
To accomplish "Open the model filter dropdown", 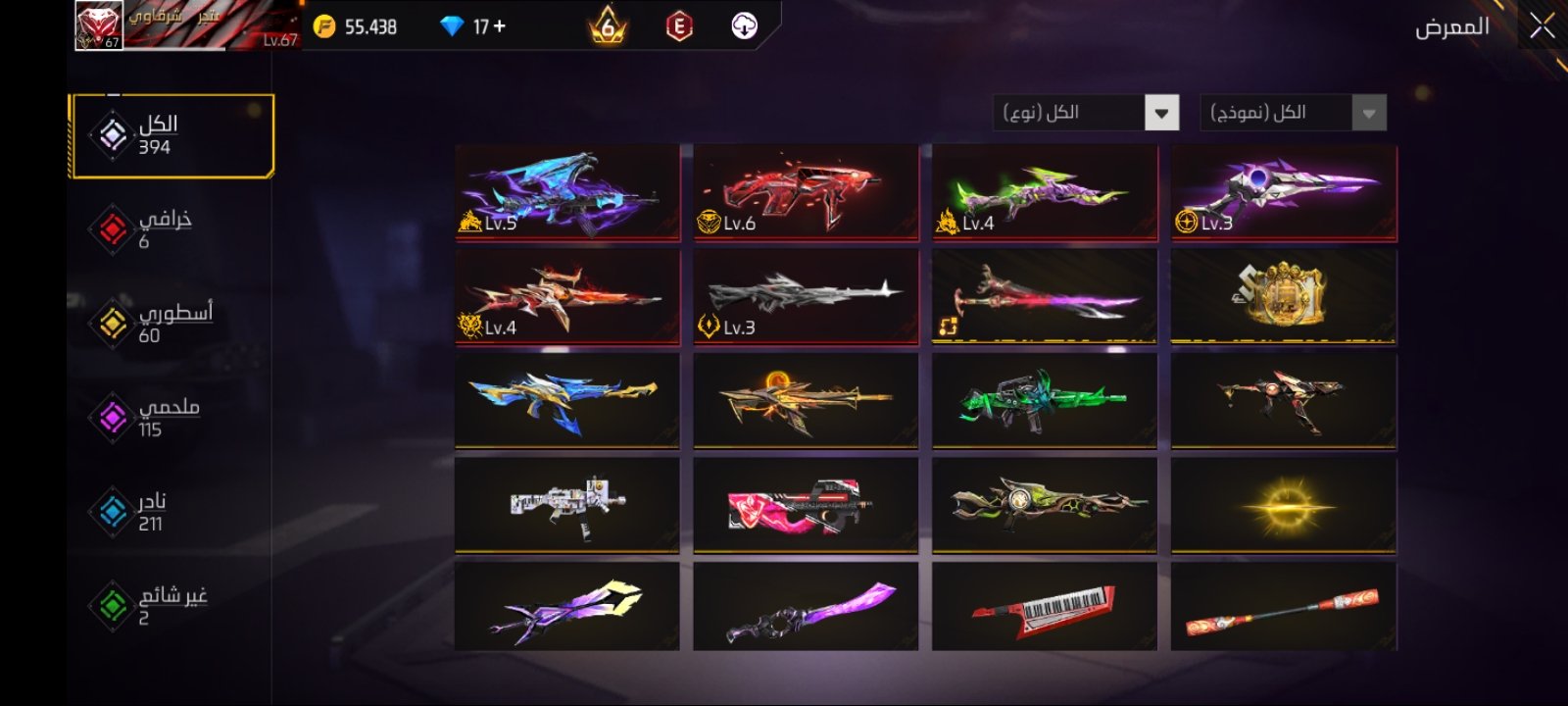I will coord(1369,114).
